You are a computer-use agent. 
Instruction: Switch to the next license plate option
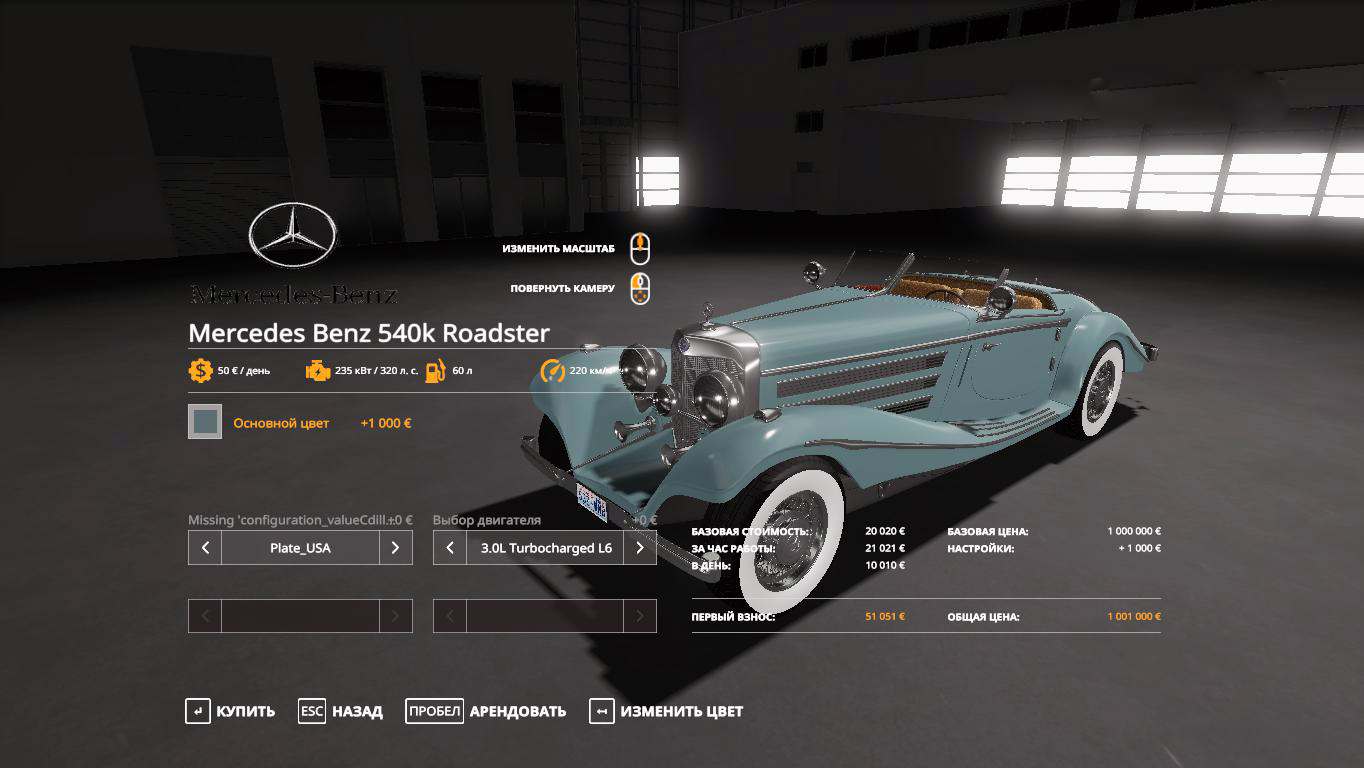click(x=396, y=548)
